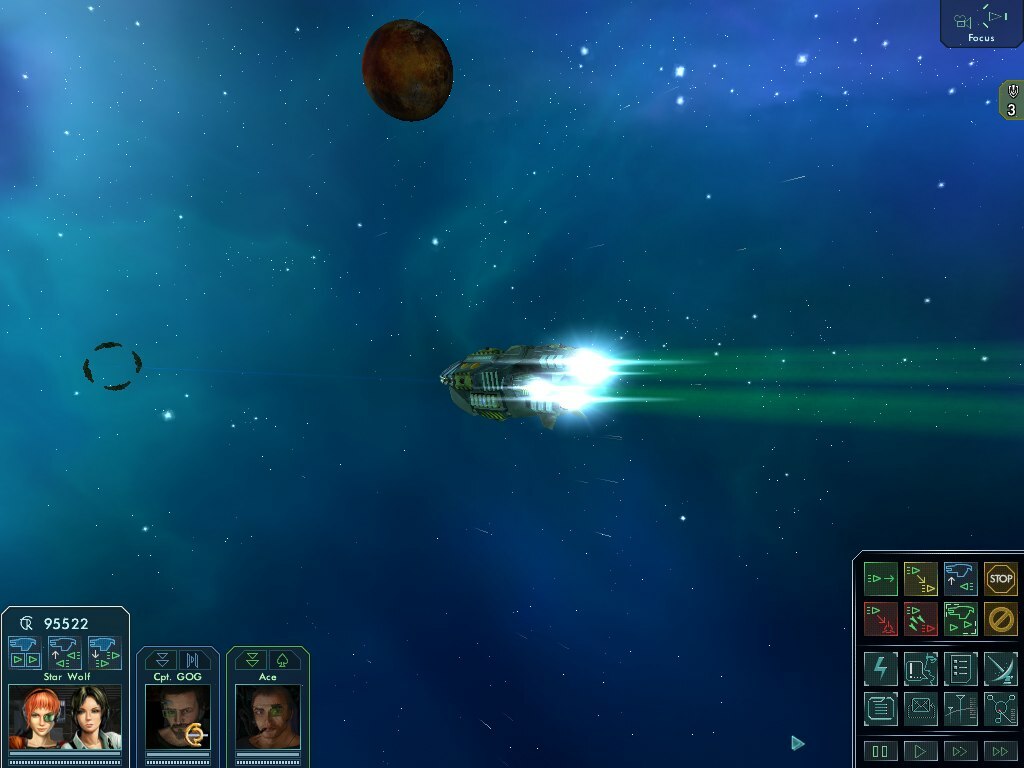Activate the red attack-target command icon
Viewport: 1024px width, 768px height.
(x=881, y=618)
